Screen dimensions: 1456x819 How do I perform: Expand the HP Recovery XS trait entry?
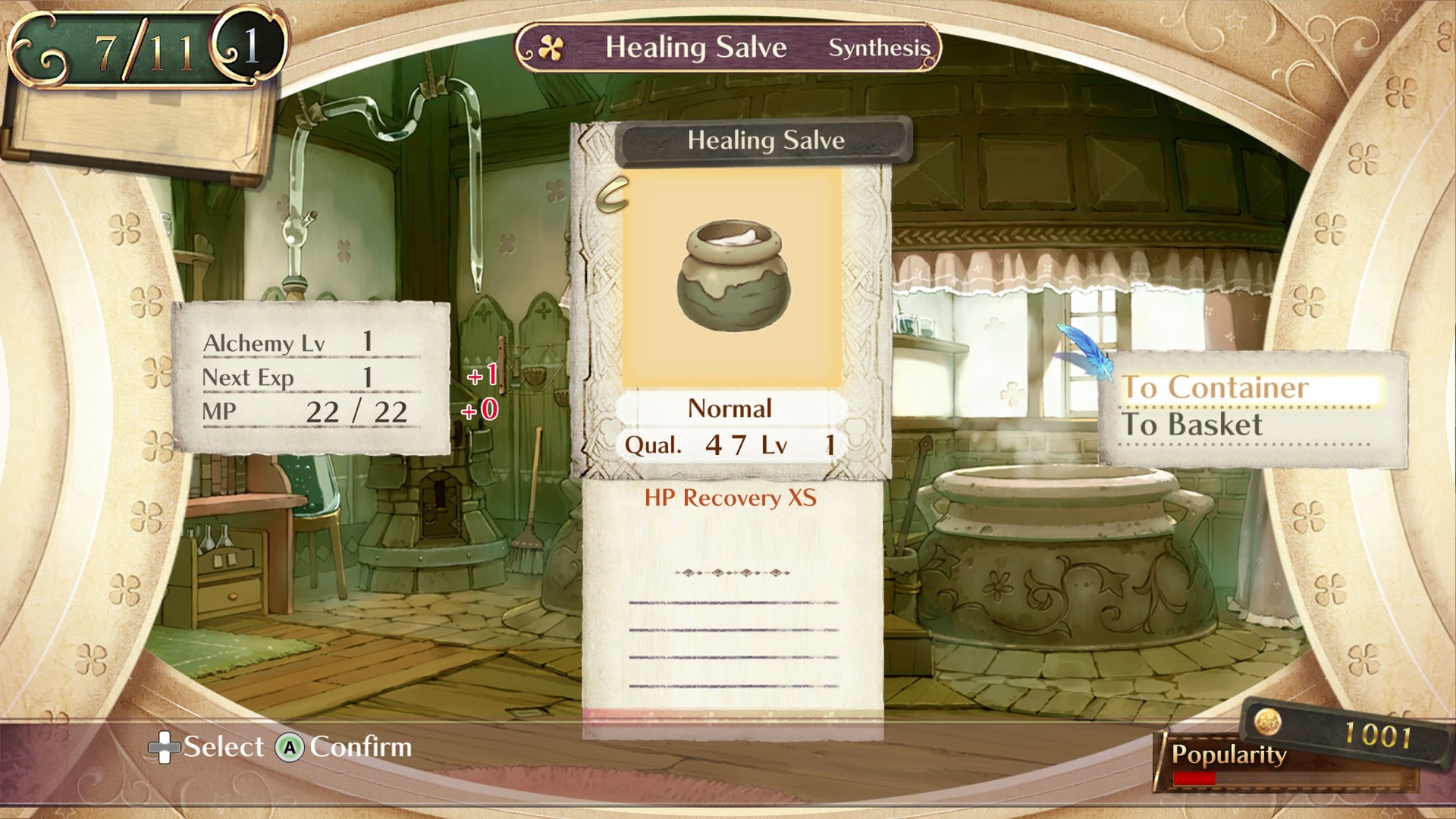(730, 498)
